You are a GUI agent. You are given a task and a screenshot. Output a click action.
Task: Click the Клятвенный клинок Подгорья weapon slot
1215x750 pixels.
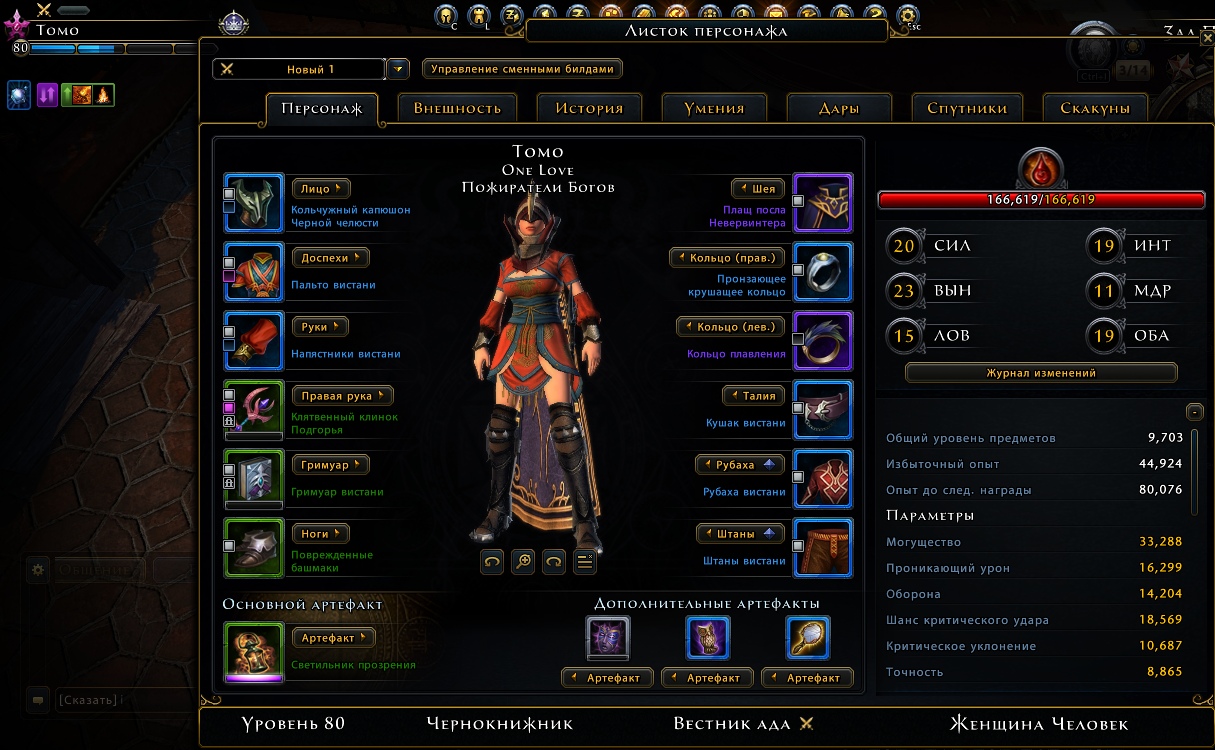point(254,410)
